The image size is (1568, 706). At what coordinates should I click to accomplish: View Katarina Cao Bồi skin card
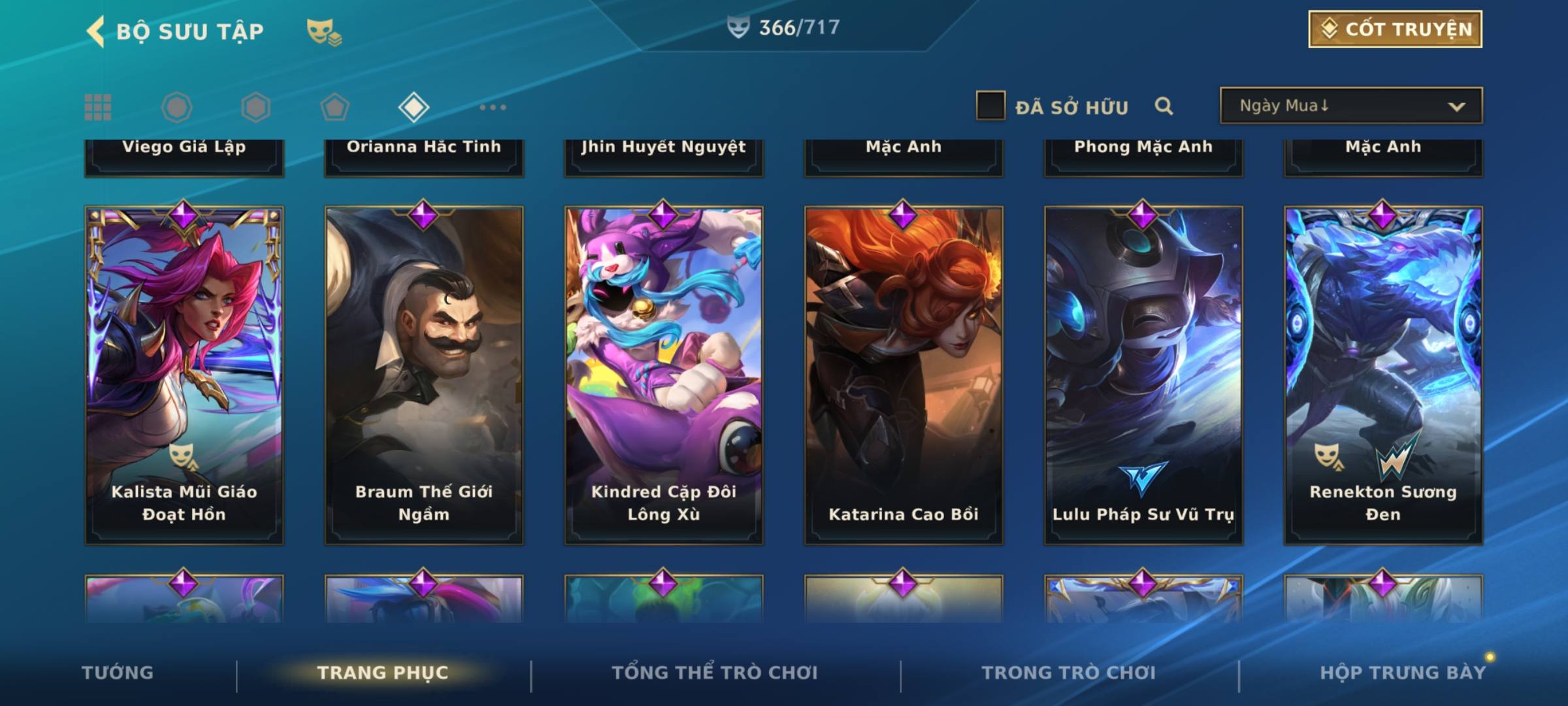tap(904, 375)
